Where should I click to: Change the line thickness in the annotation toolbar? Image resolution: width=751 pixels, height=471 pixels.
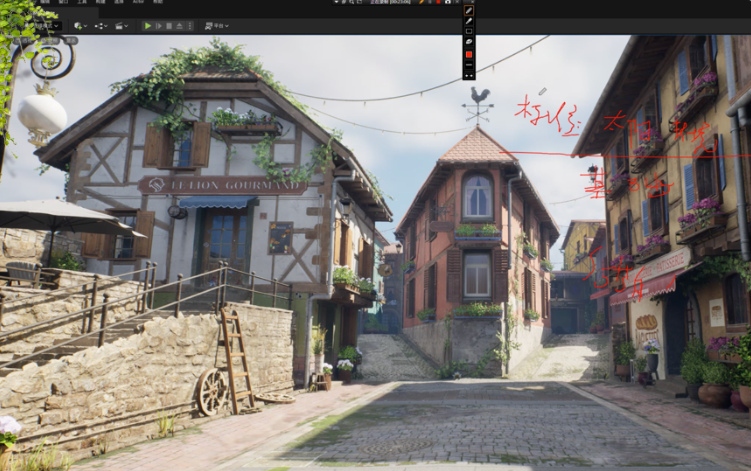point(469,64)
